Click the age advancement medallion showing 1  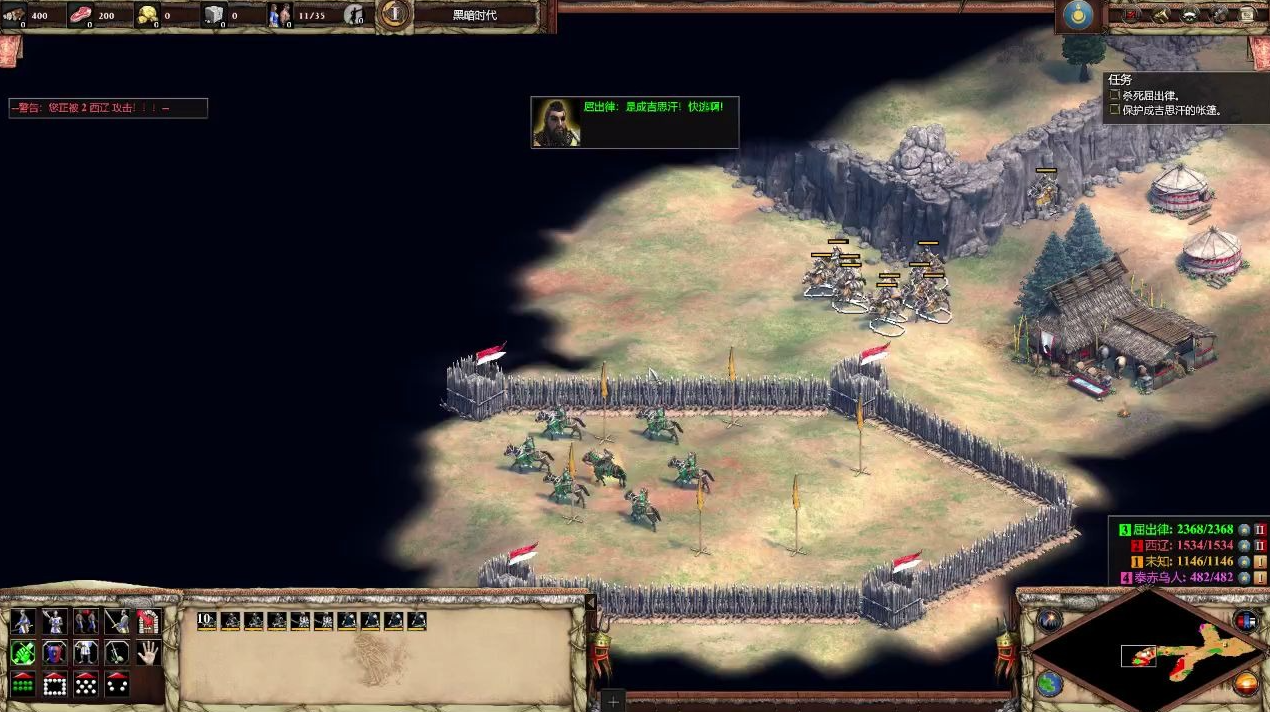click(x=397, y=14)
